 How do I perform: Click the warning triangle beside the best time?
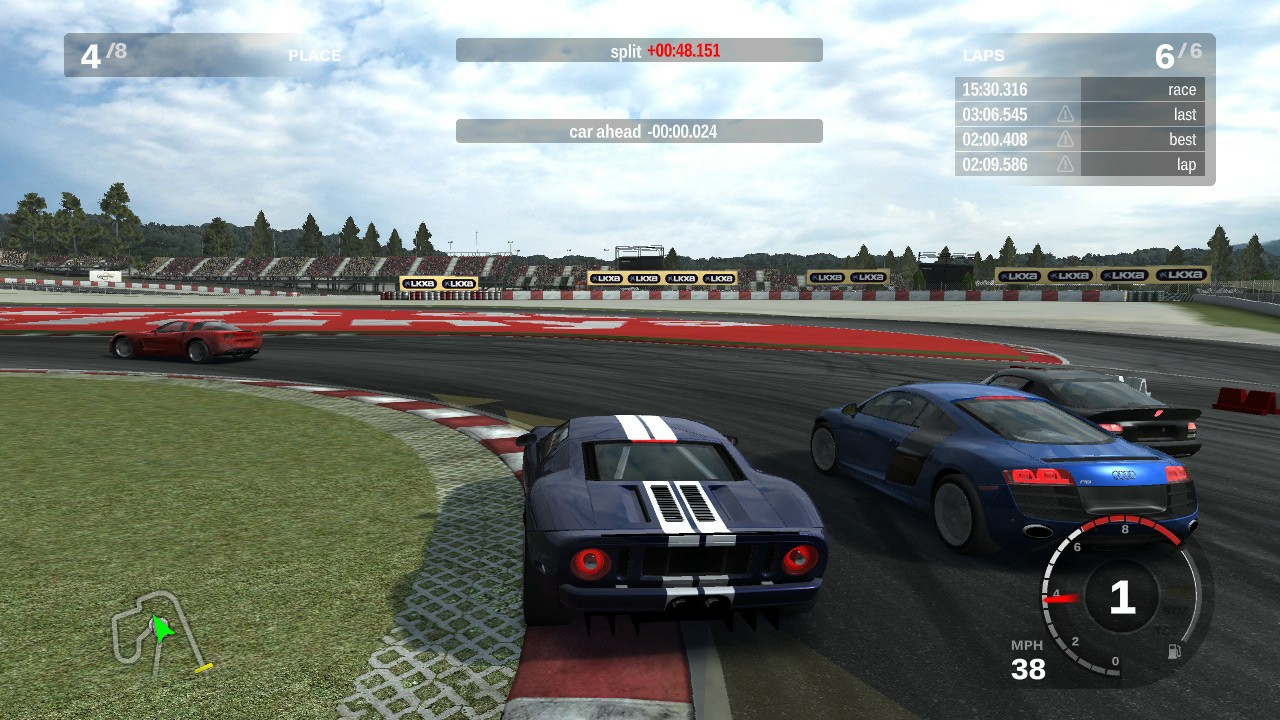coord(1064,139)
